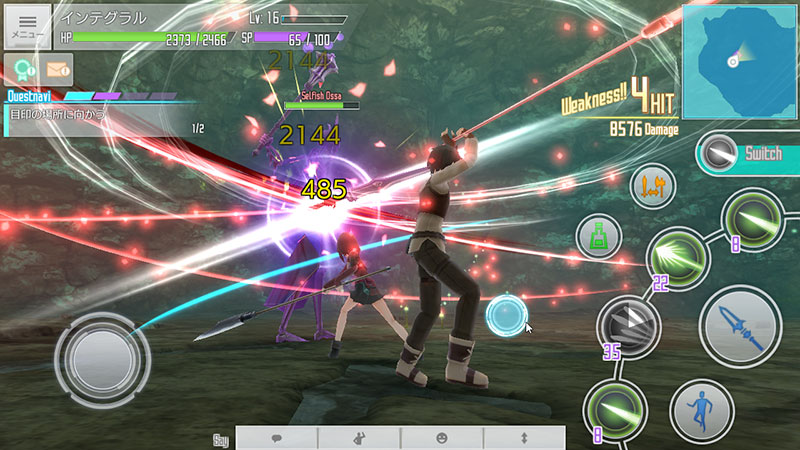Viewport: 800px width, 450px height.
Task: Tap the blue running figure dodge button
Action: [702, 410]
